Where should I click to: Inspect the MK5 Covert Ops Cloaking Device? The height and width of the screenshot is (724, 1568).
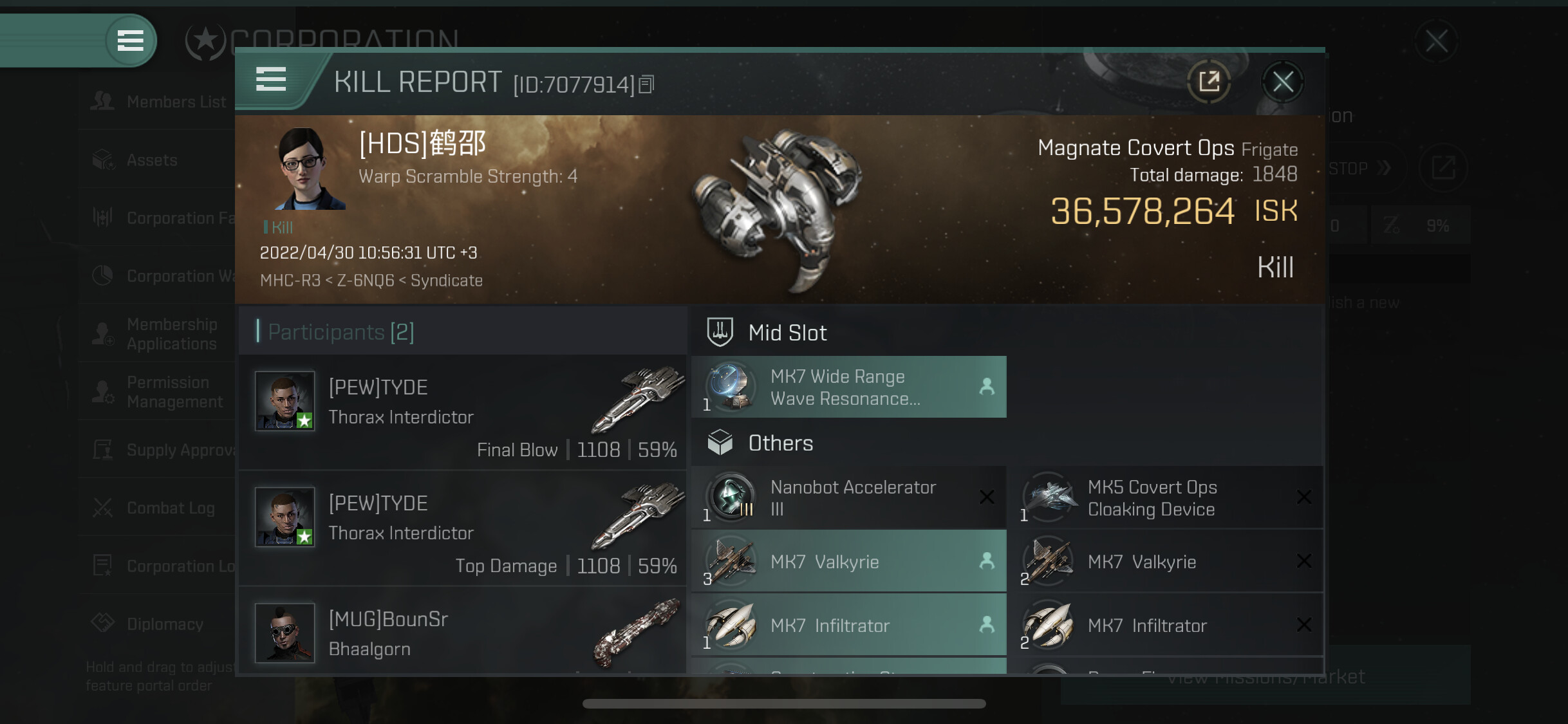1166,497
